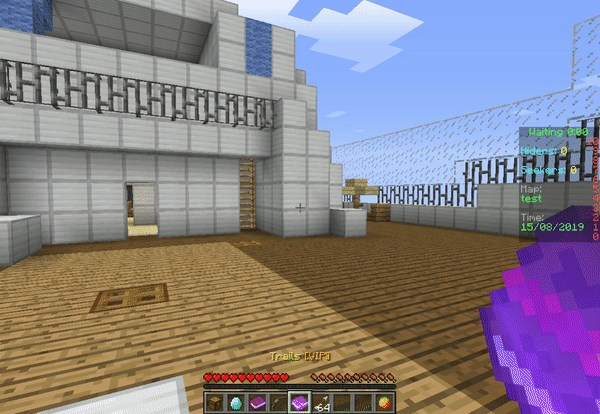Choose the diamond item in hotbar

coord(236,402)
